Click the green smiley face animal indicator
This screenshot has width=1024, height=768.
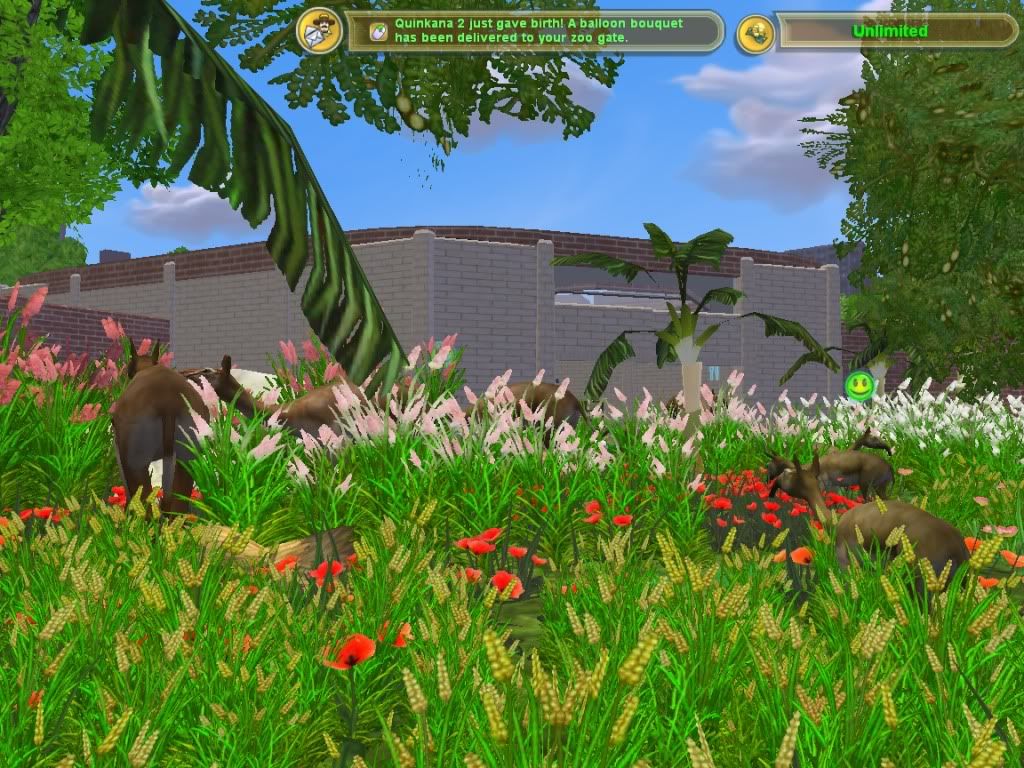[x=859, y=384]
